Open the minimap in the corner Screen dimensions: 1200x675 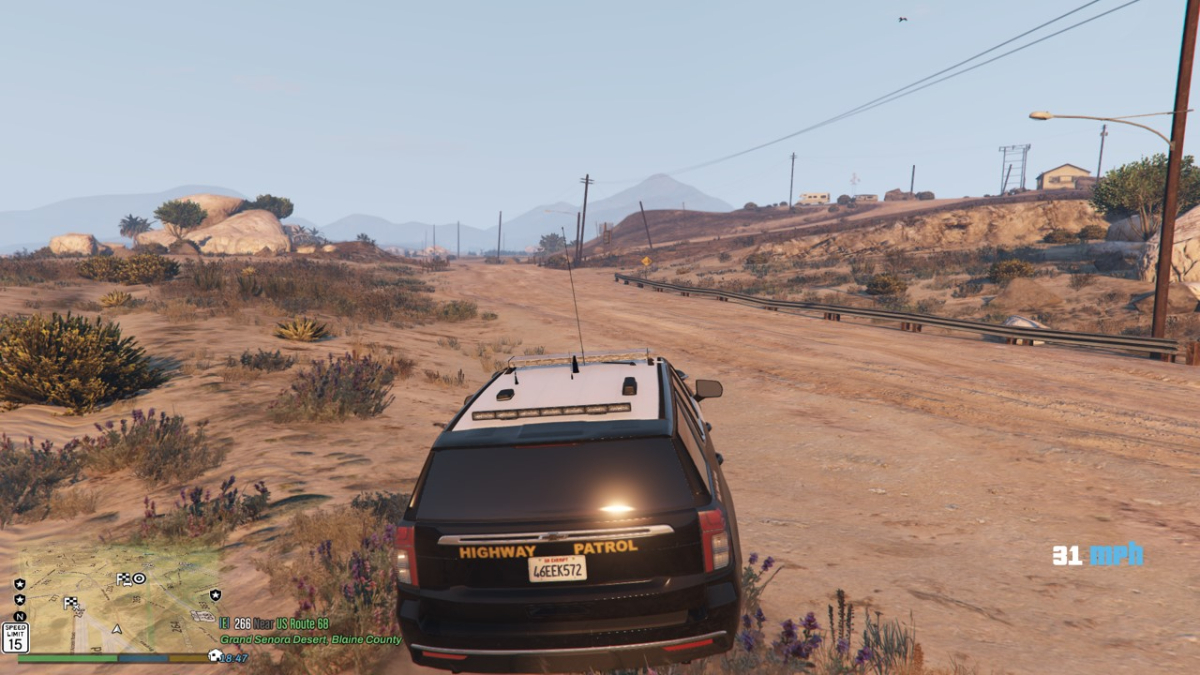[x=118, y=600]
